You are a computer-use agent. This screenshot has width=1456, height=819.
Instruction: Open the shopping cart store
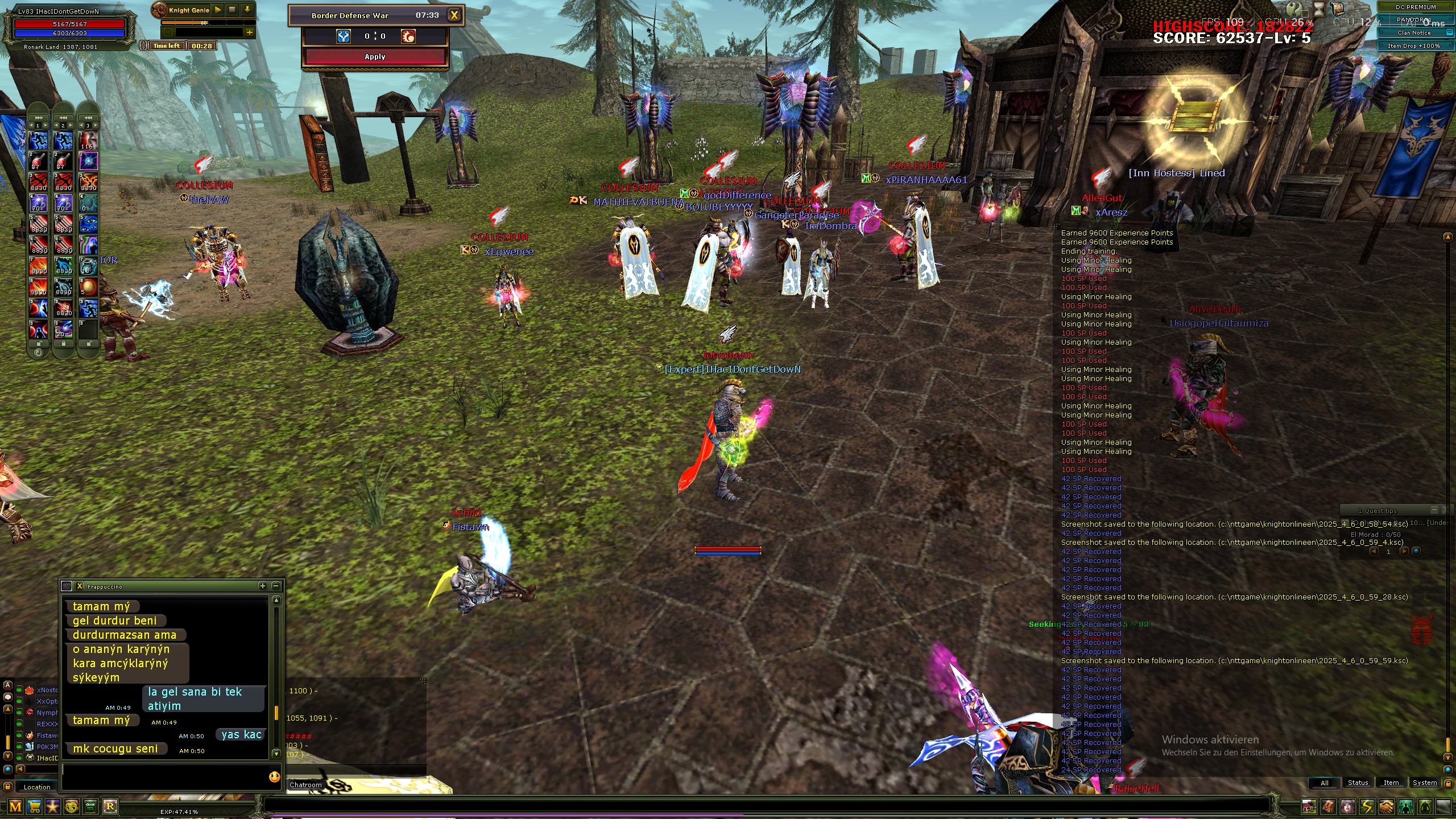(34, 806)
